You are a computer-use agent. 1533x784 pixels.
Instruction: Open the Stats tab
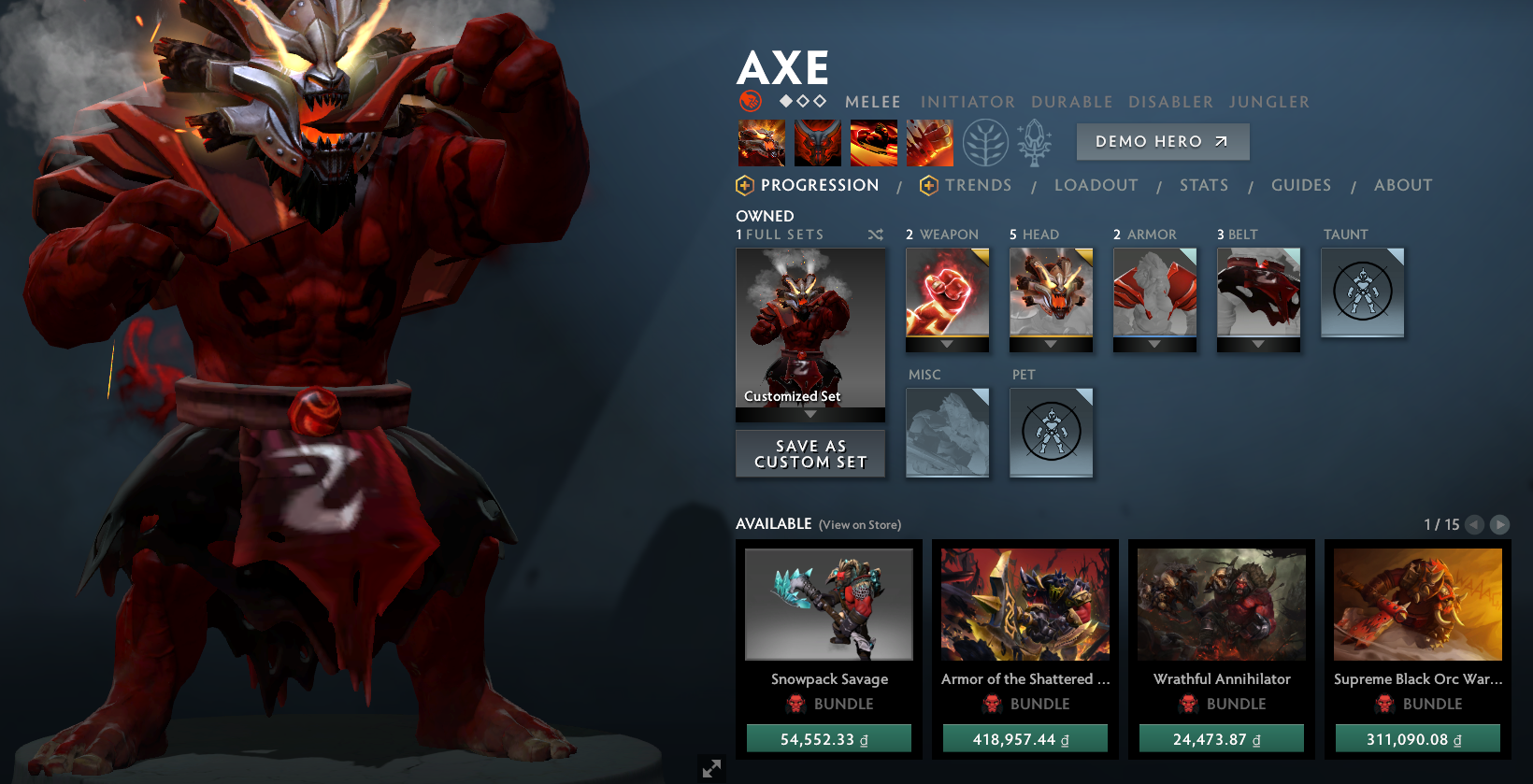click(x=1204, y=184)
